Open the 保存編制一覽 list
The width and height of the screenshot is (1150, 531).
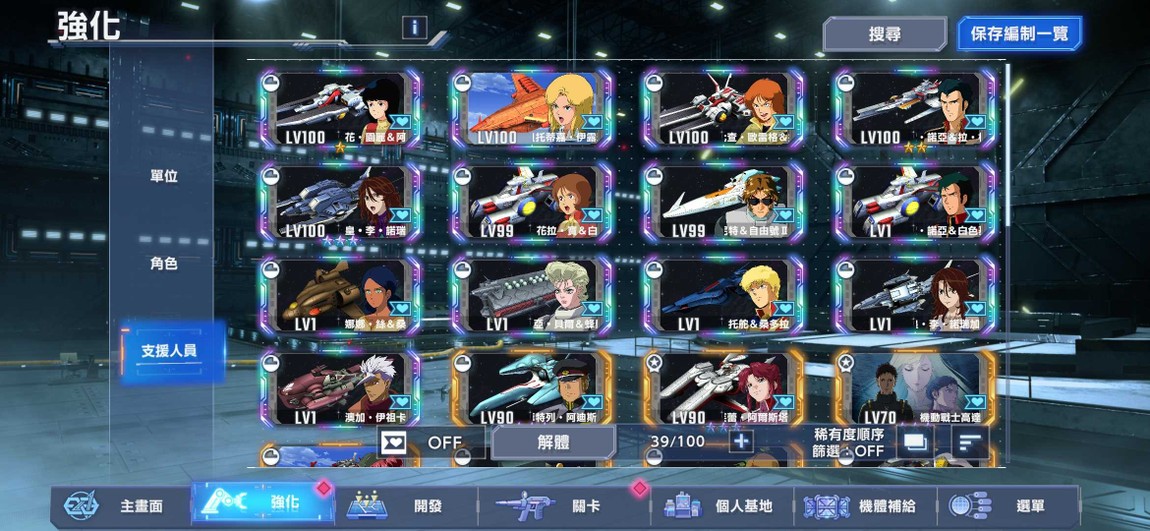(1019, 34)
